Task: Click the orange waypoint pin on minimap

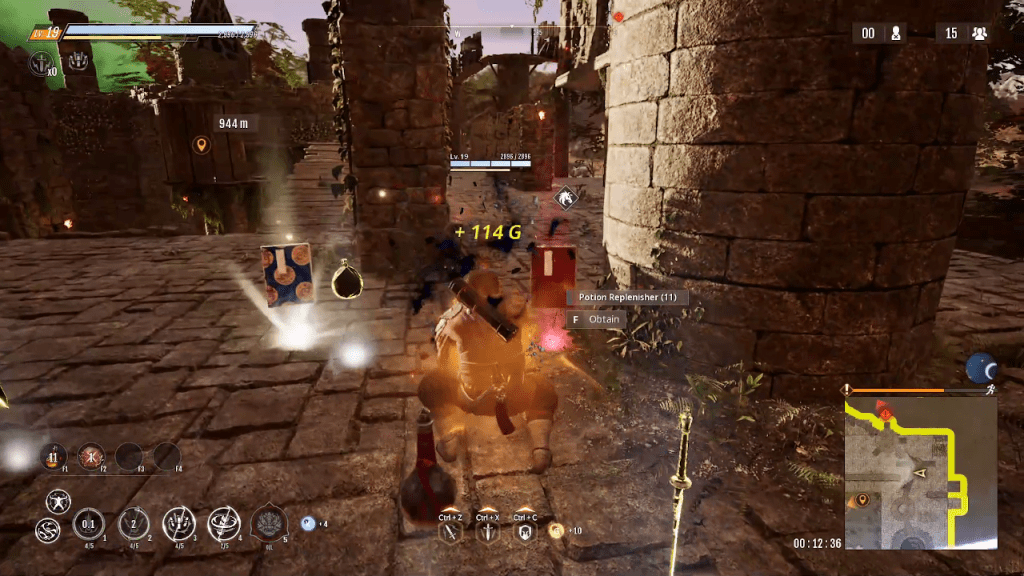Action: pyautogui.click(x=860, y=499)
